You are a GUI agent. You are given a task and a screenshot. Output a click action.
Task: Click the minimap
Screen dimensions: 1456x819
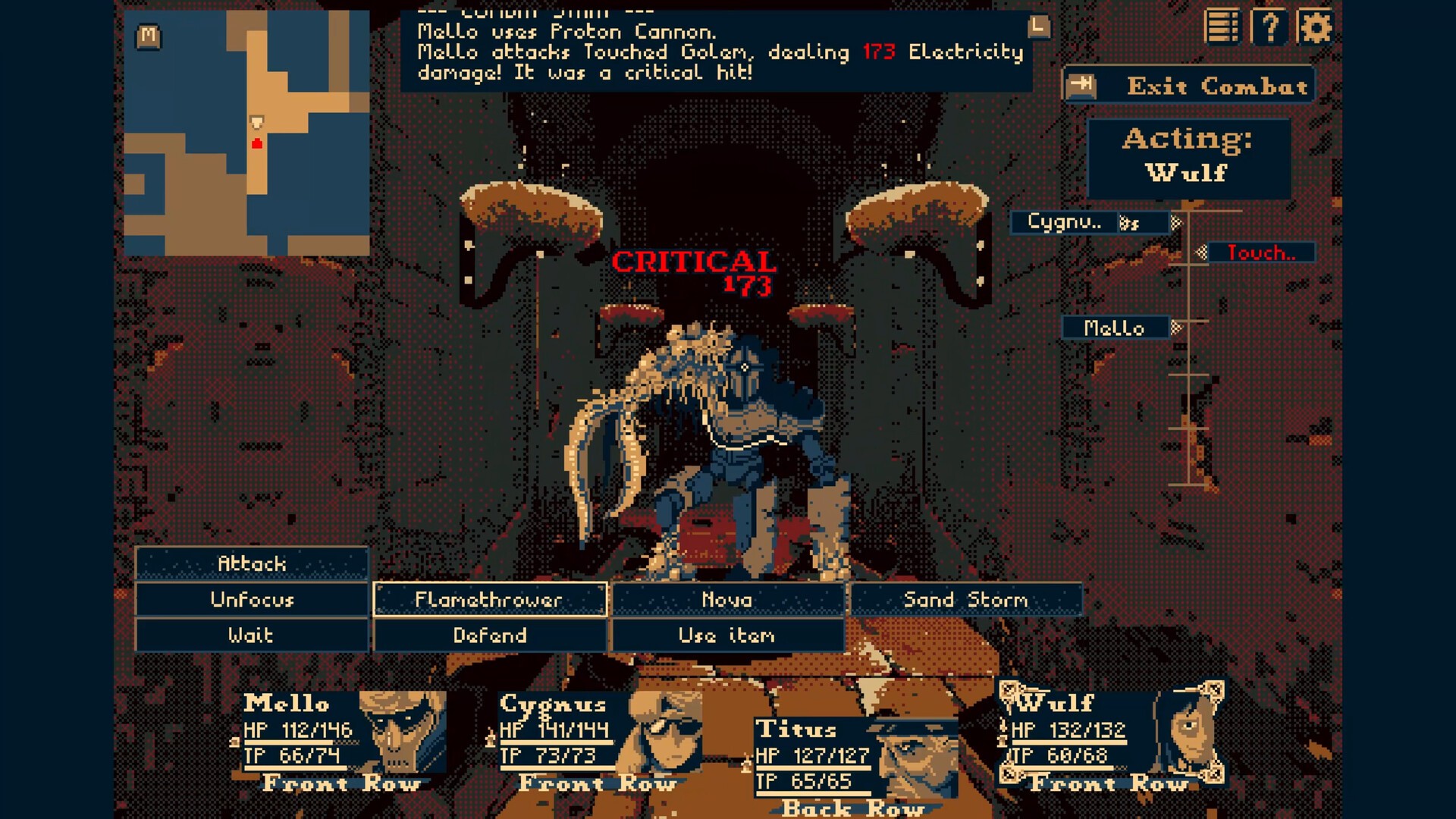[x=246, y=133]
